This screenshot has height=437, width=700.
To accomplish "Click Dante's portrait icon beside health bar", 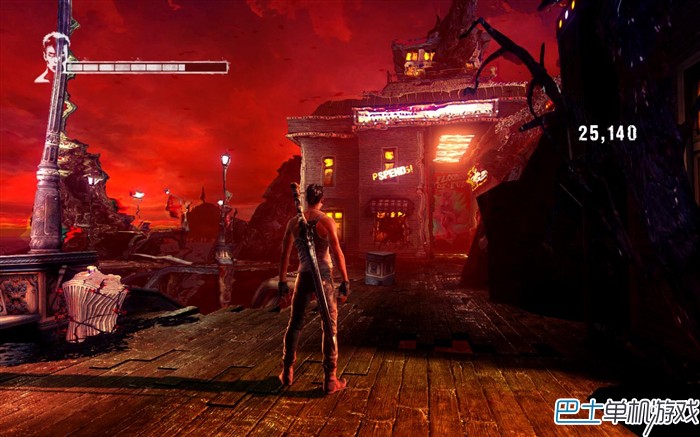I will click(x=52, y=56).
